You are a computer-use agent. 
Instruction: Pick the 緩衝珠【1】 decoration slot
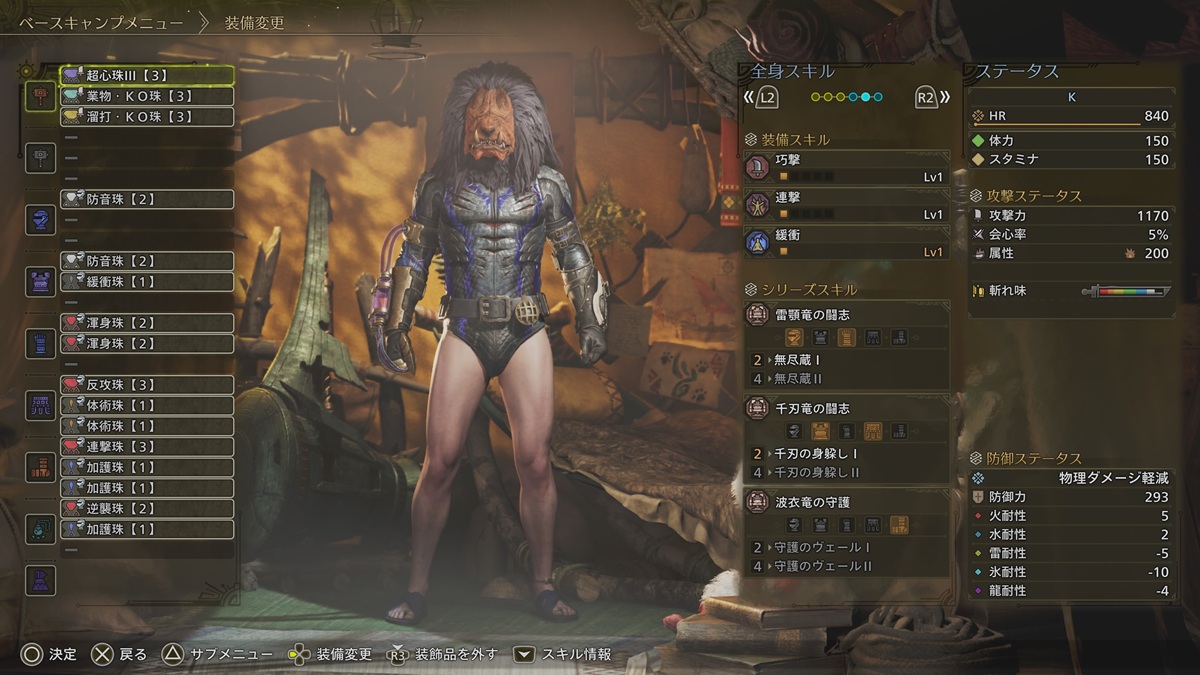pos(147,282)
